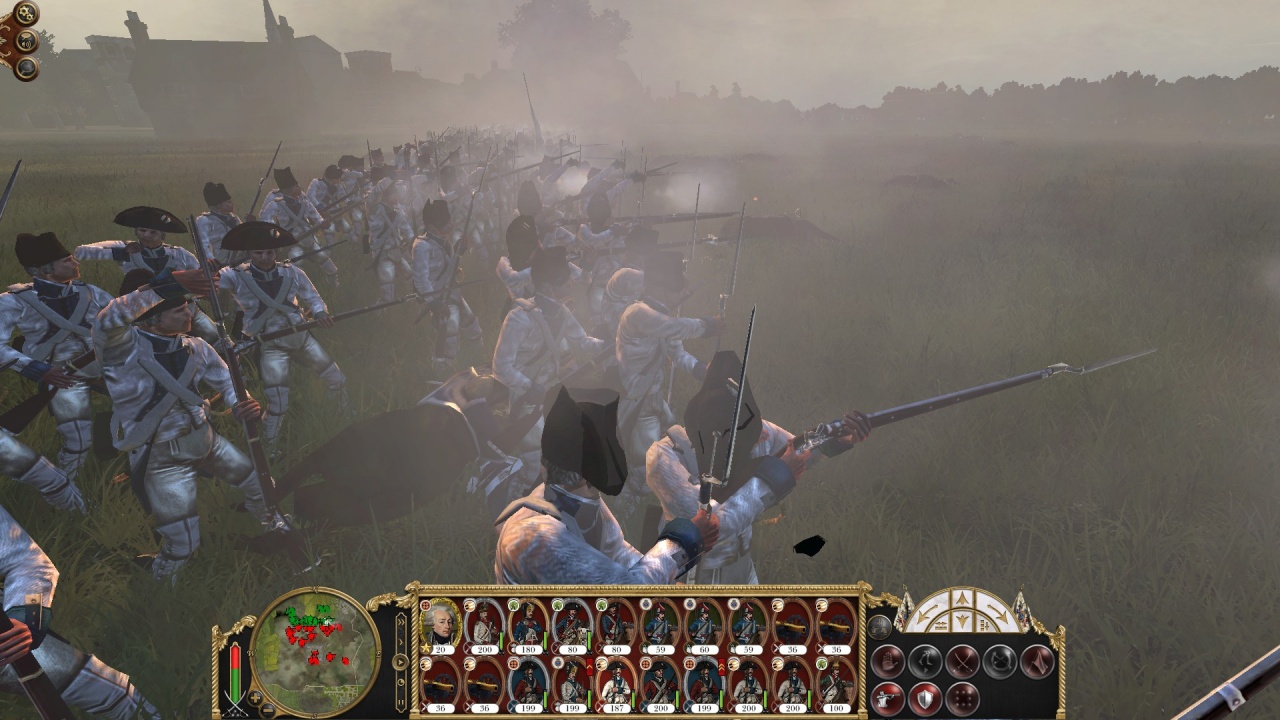The width and height of the screenshot is (1280, 720).
Task: Select the unit card with 180 men
Action: point(527,625)
